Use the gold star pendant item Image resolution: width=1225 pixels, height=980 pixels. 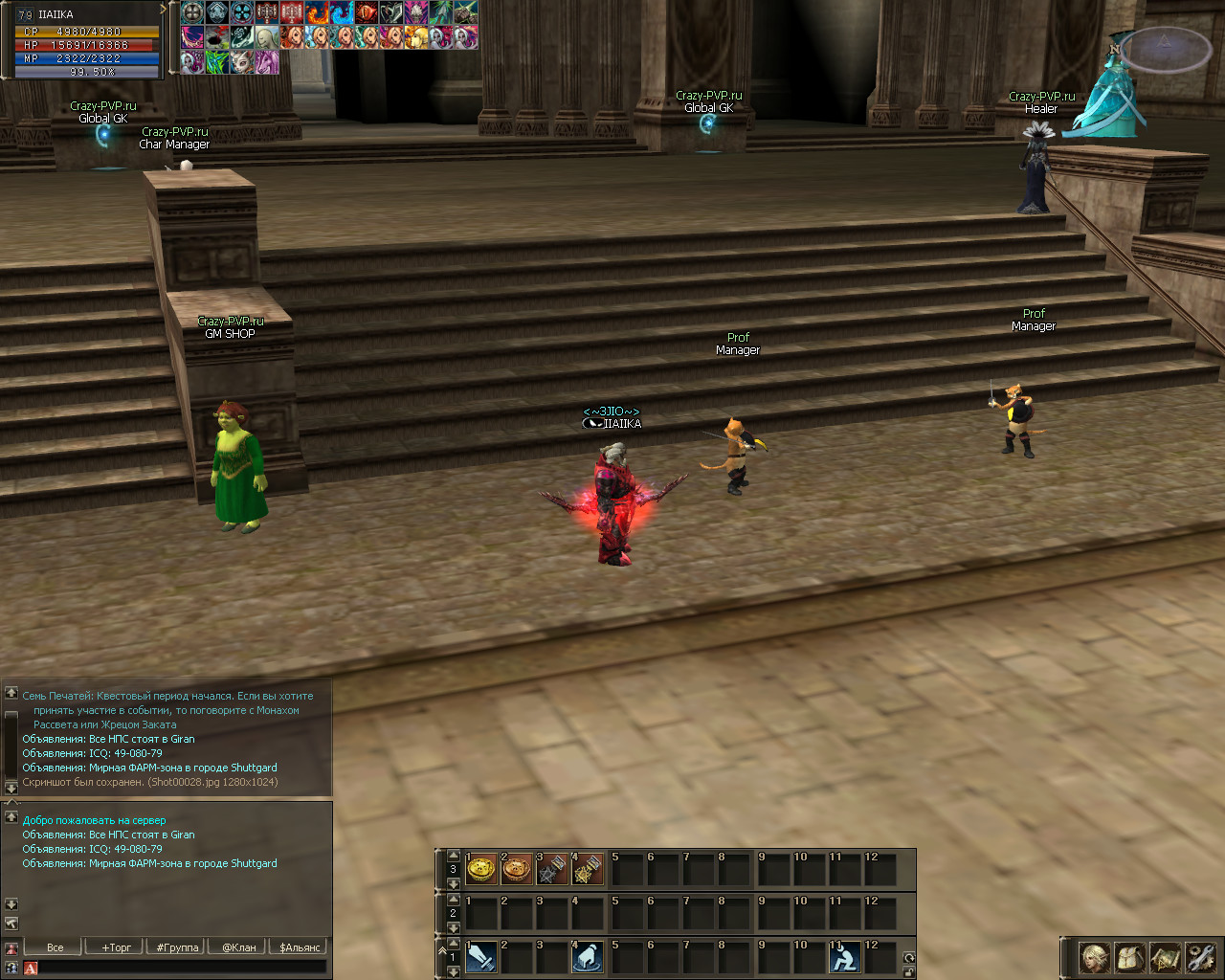click(x=587, y=869)
